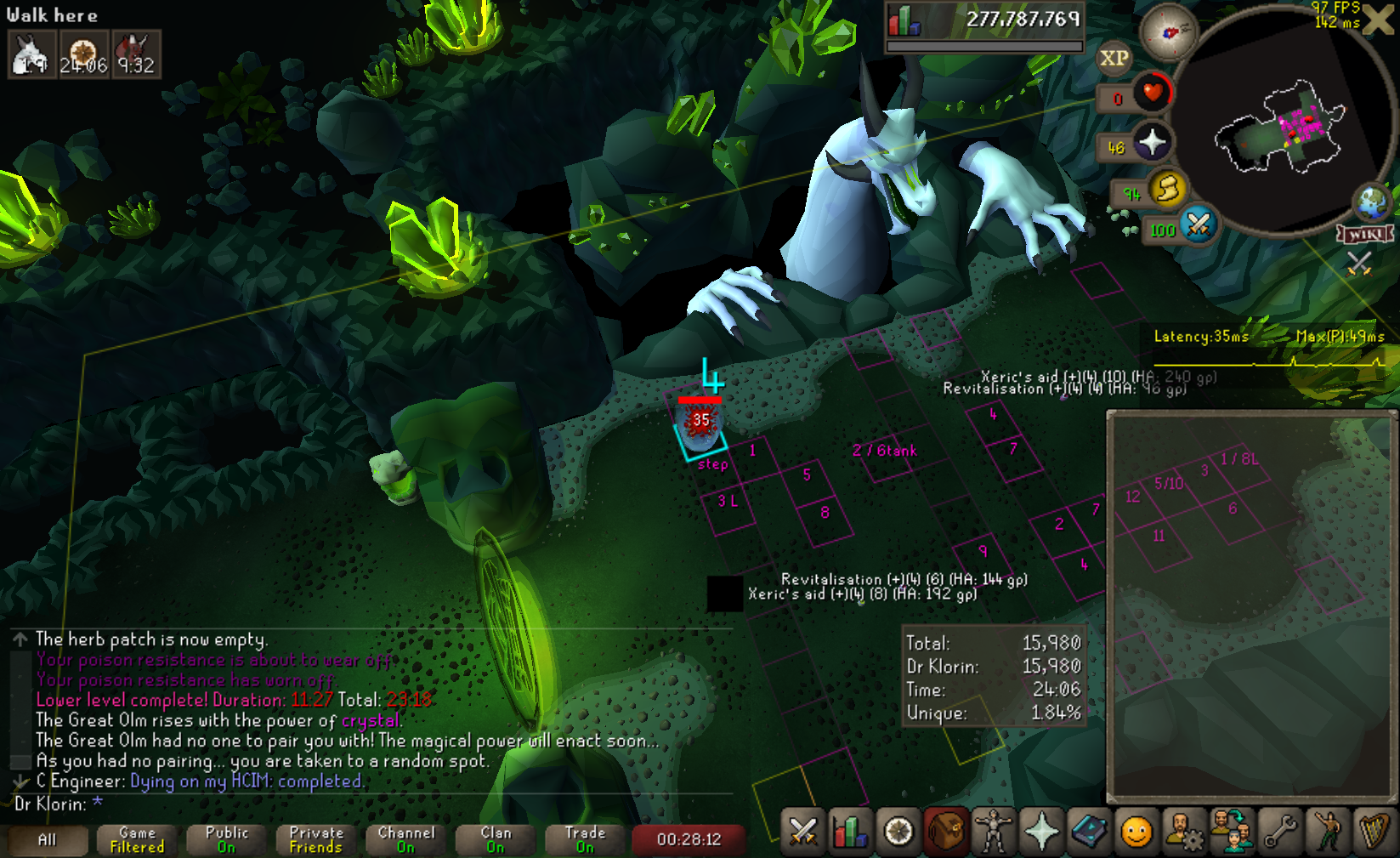Switch to the Skills tab
The width and height of the screenshot is (1400, 858).
pos(849,832)
